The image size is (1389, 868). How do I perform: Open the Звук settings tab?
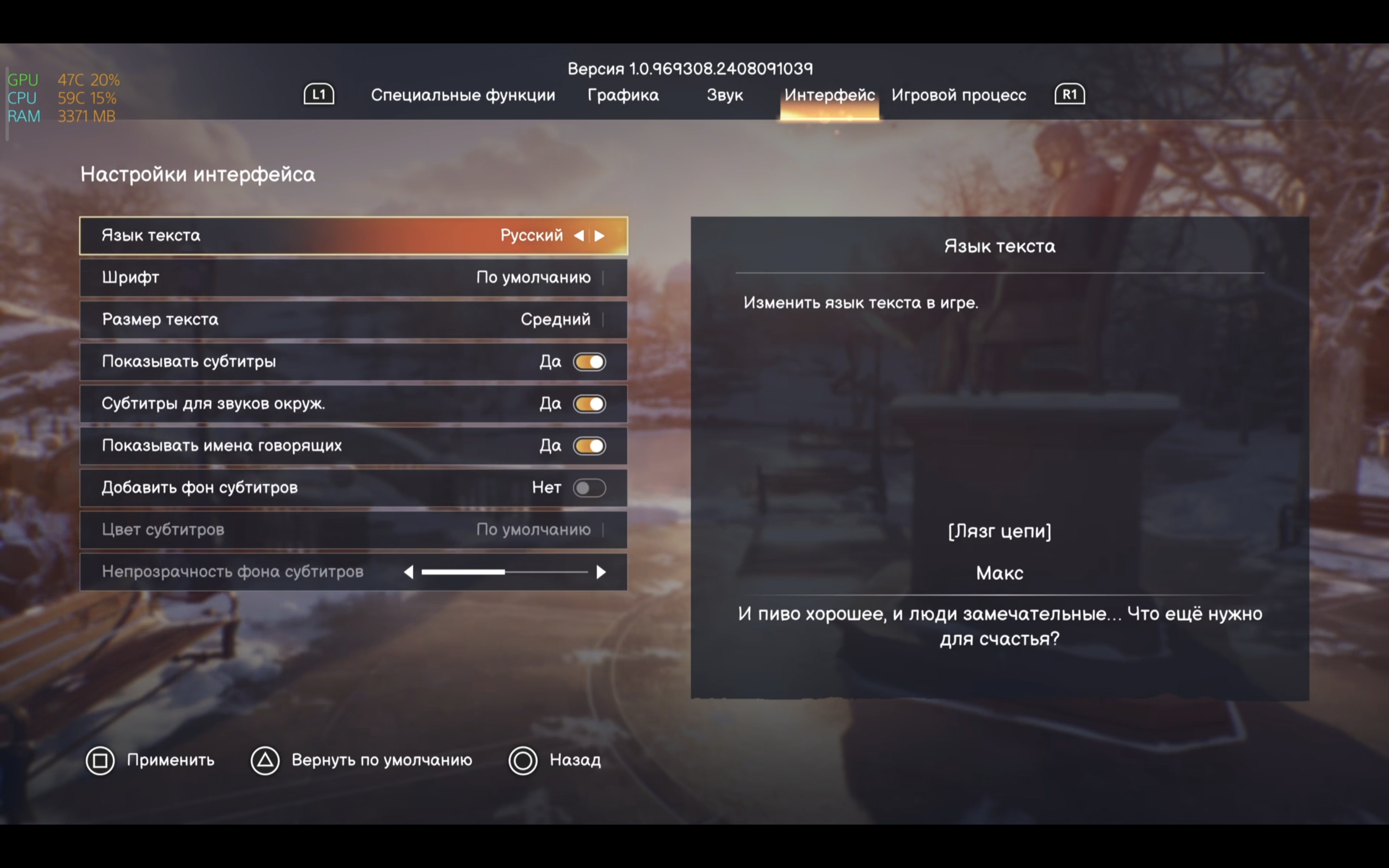point(725,95)
